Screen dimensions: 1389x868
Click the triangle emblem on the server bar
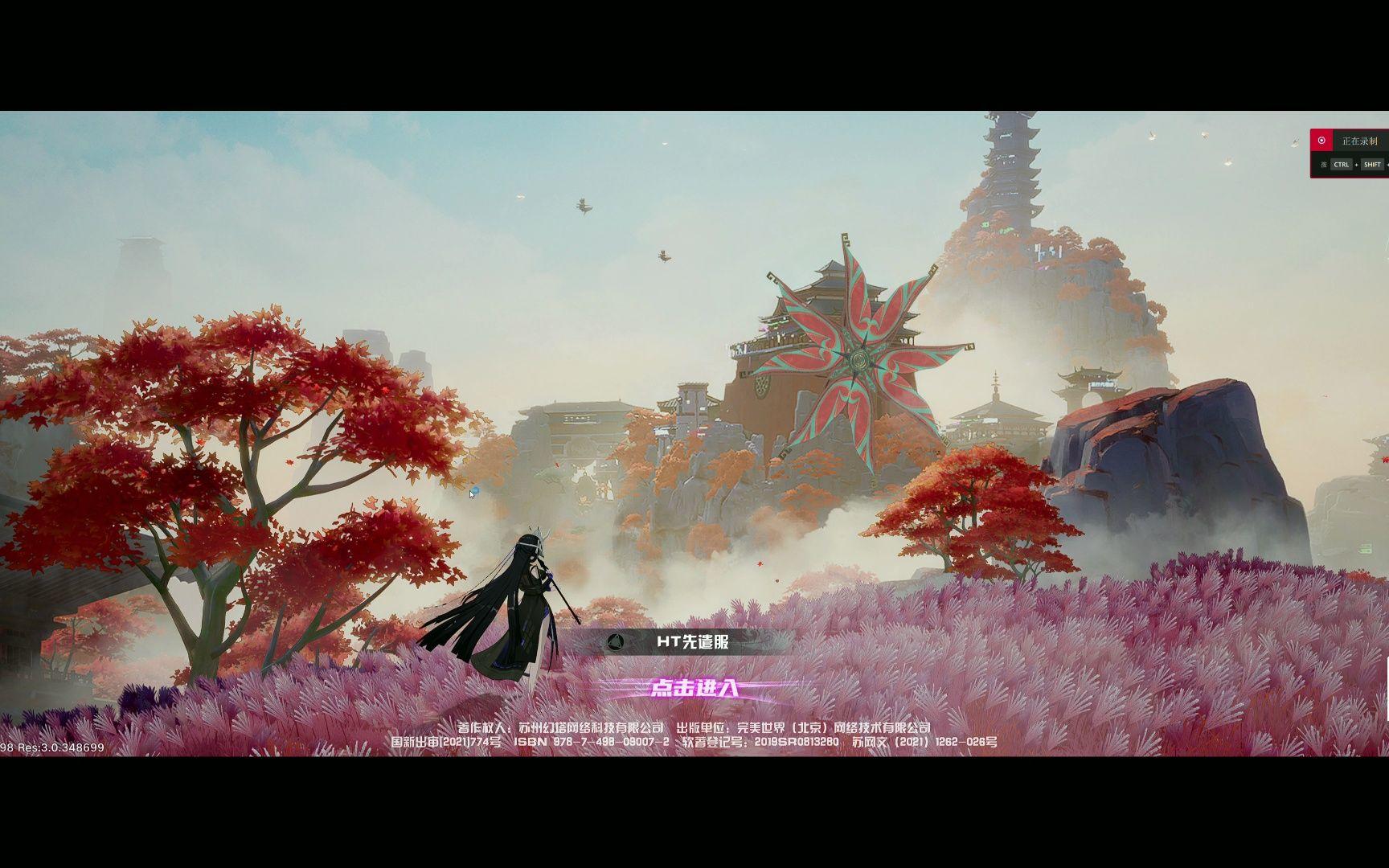coord(617,642)
